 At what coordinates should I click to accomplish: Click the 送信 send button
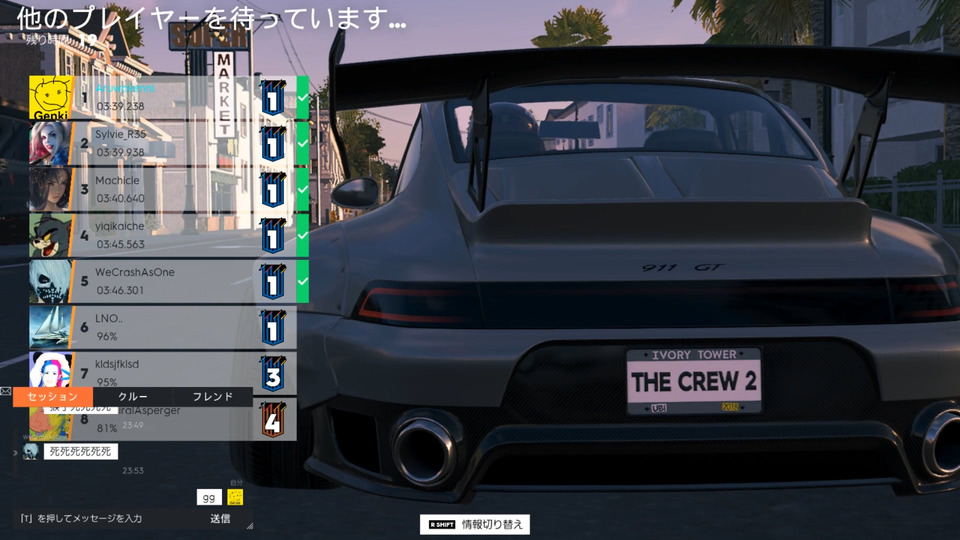[x=220, y=519]
